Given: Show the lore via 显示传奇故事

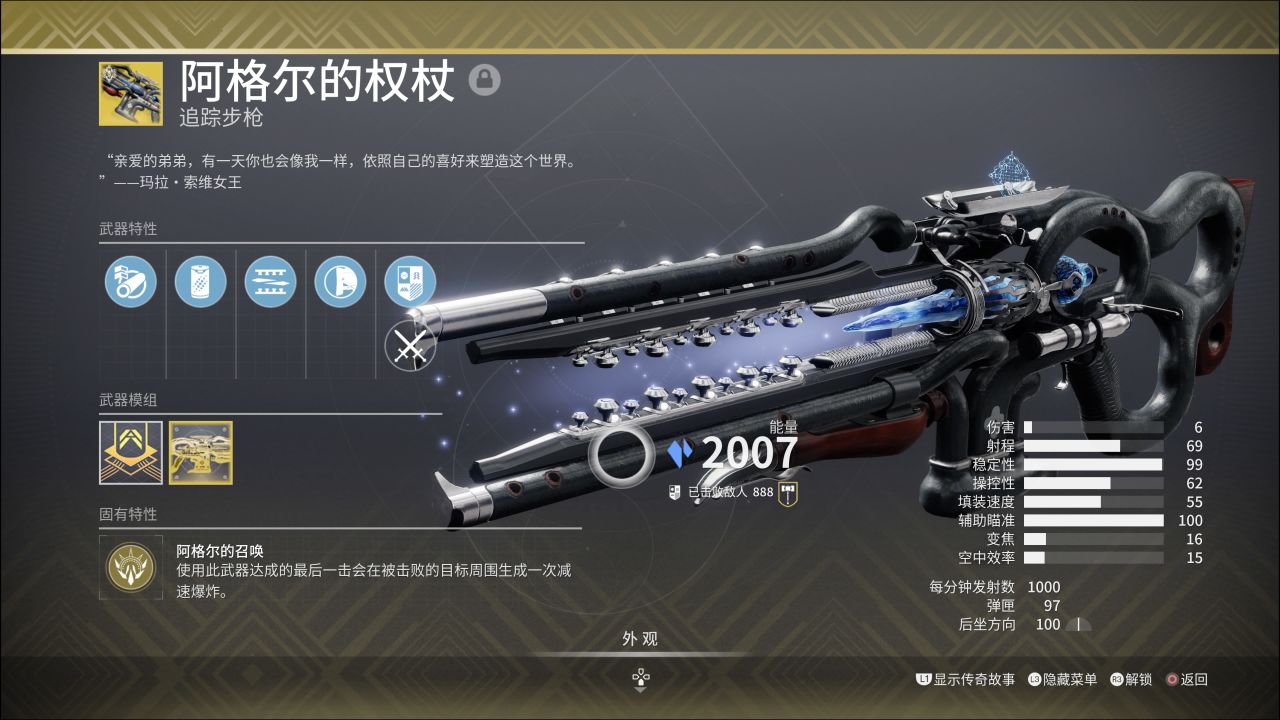Looking at the screenshot, I should tap(966, 679).
